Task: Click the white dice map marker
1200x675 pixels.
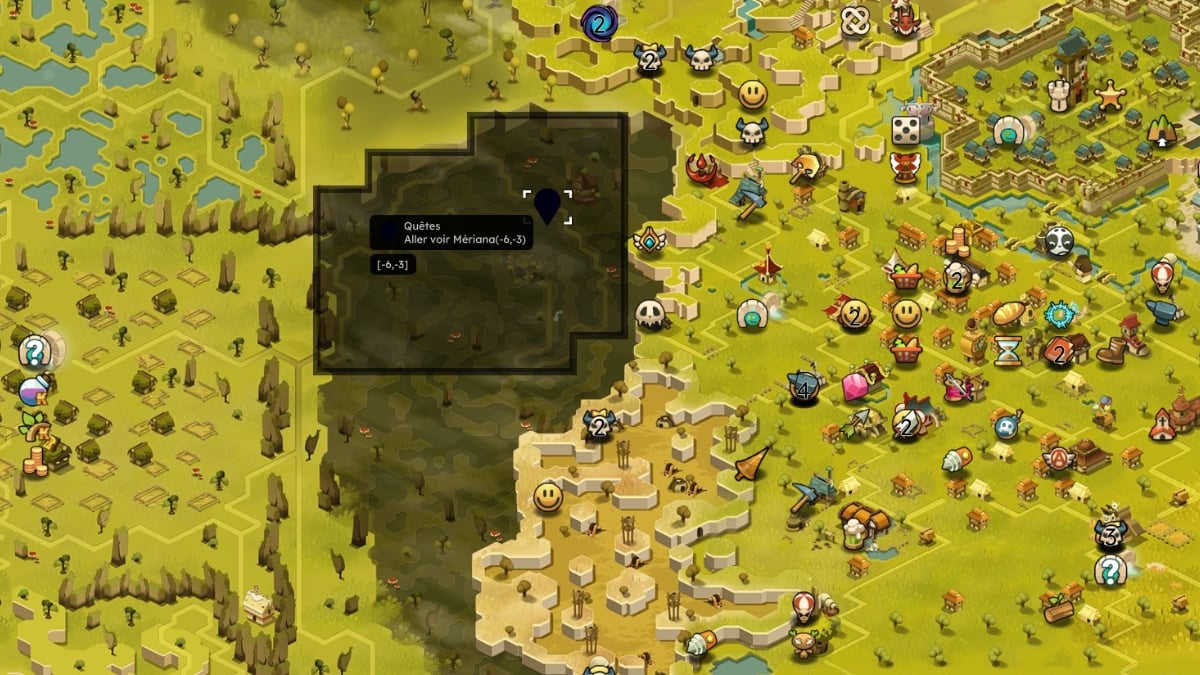Action: [906, 130]
